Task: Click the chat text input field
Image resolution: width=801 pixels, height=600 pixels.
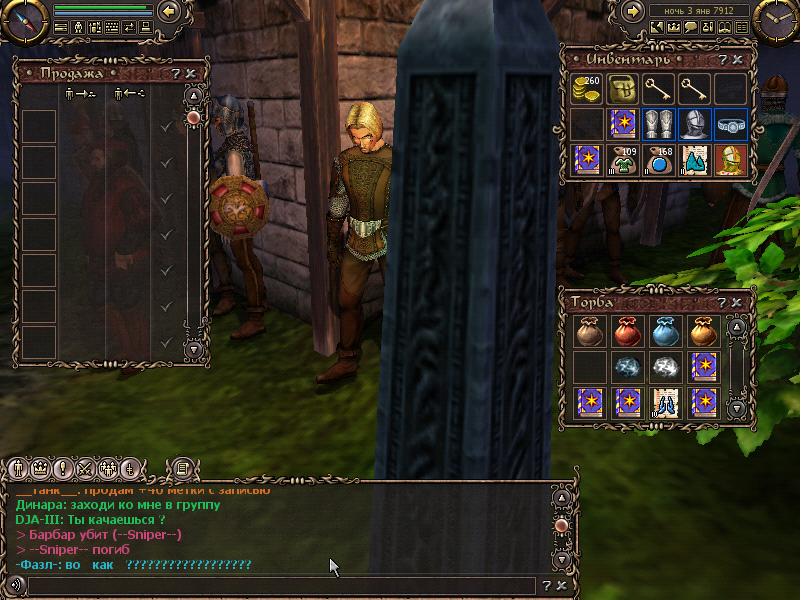Action: (x=280, y=586)
